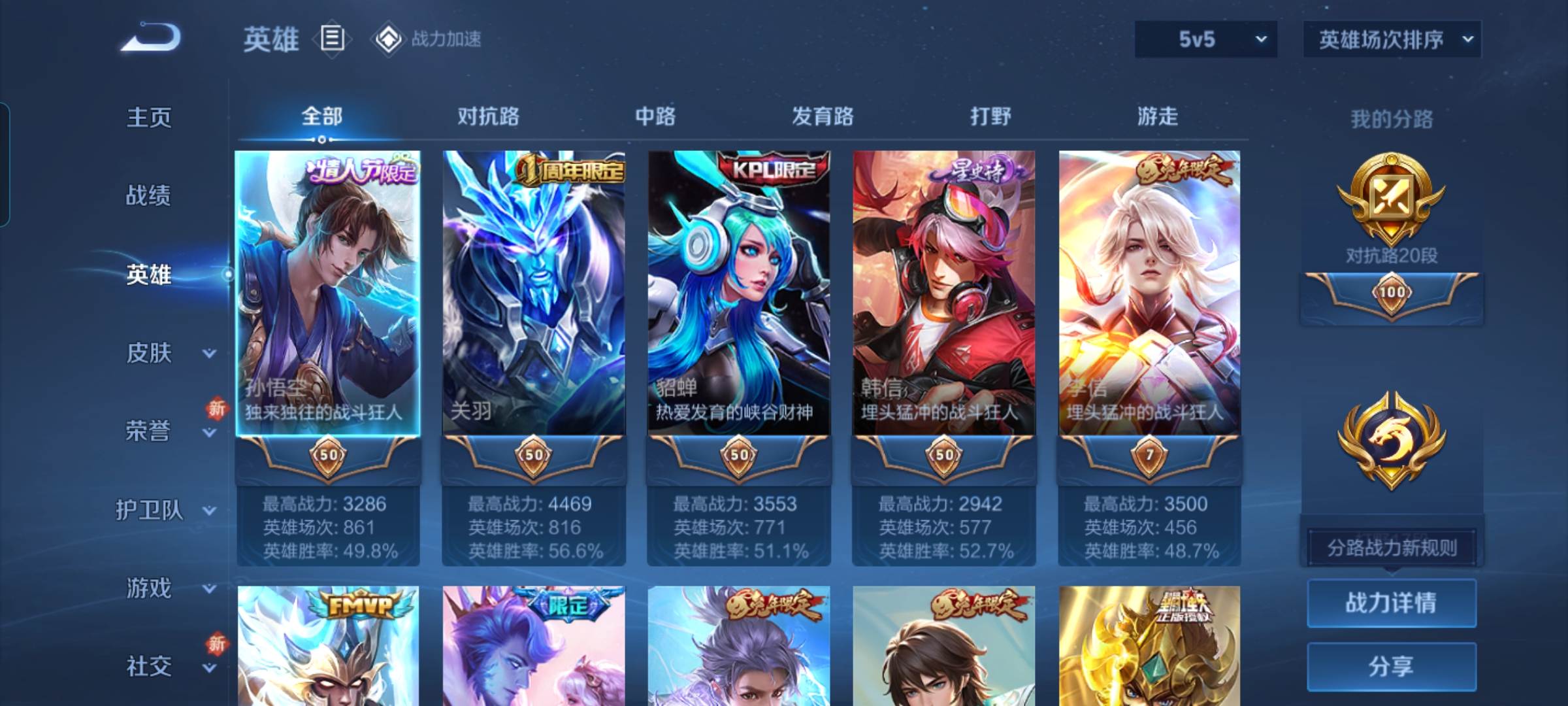The height and width of the screenshot is (706, 1568).
Task: Select the 关羽 hero card
Action: [x=534, y=294]
